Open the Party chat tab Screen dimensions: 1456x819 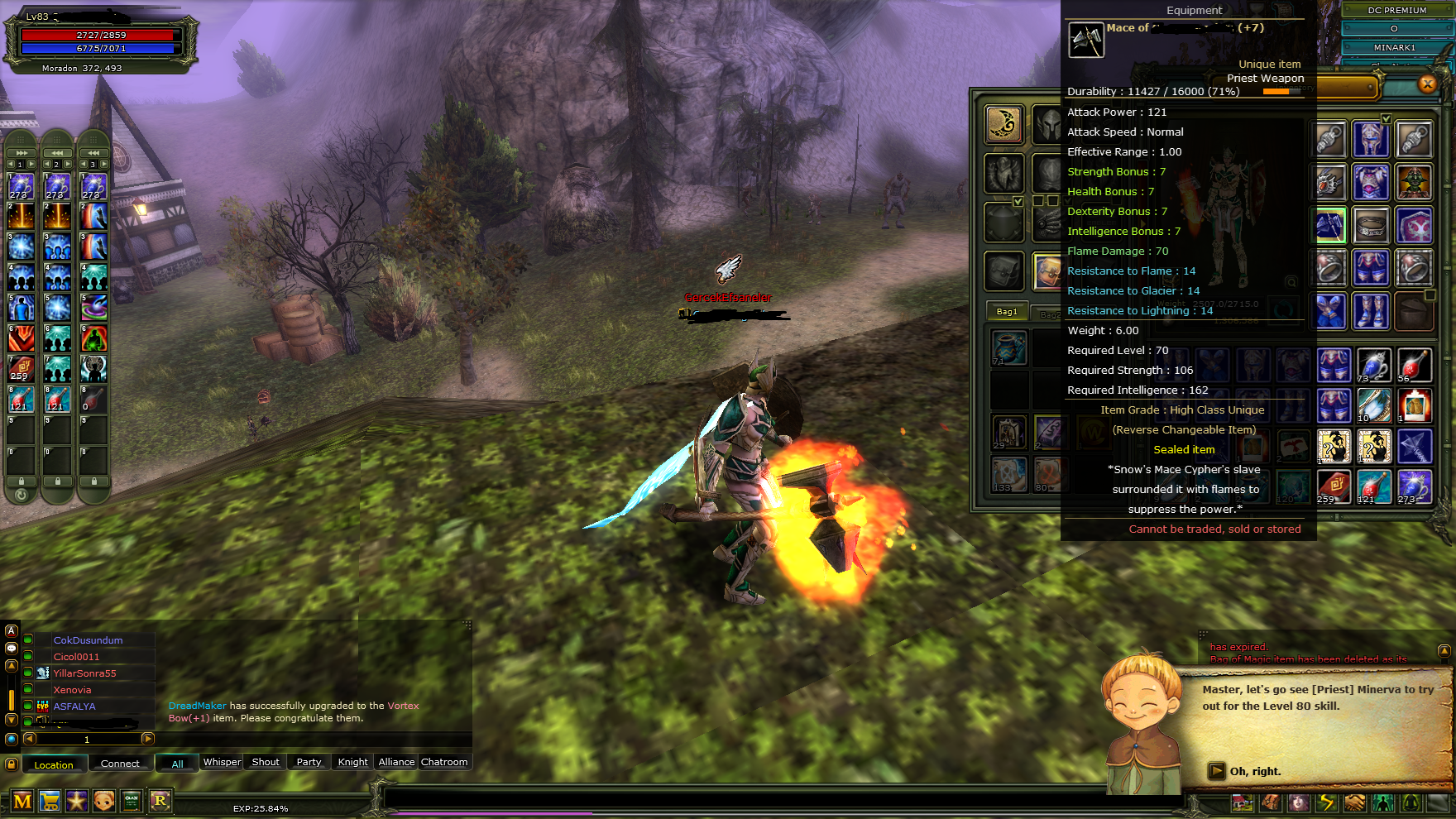309,762
